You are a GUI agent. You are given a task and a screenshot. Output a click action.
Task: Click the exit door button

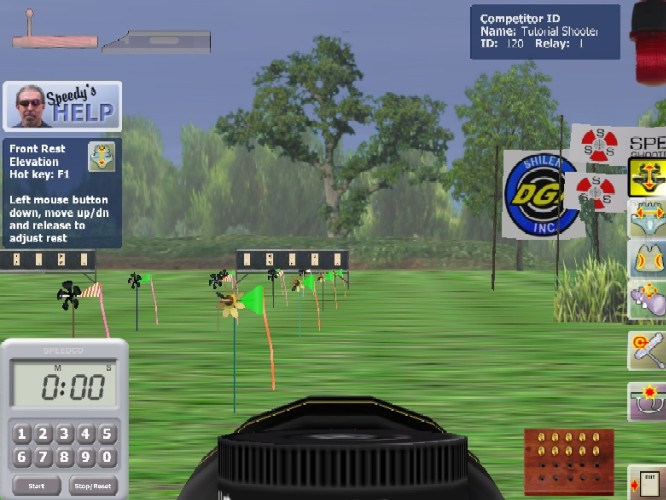click(x=648, y=482)
